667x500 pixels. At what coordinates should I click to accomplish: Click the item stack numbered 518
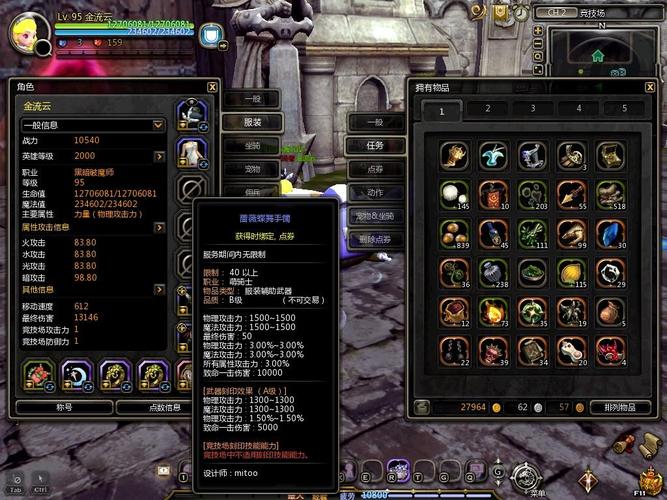coord(610,193)
